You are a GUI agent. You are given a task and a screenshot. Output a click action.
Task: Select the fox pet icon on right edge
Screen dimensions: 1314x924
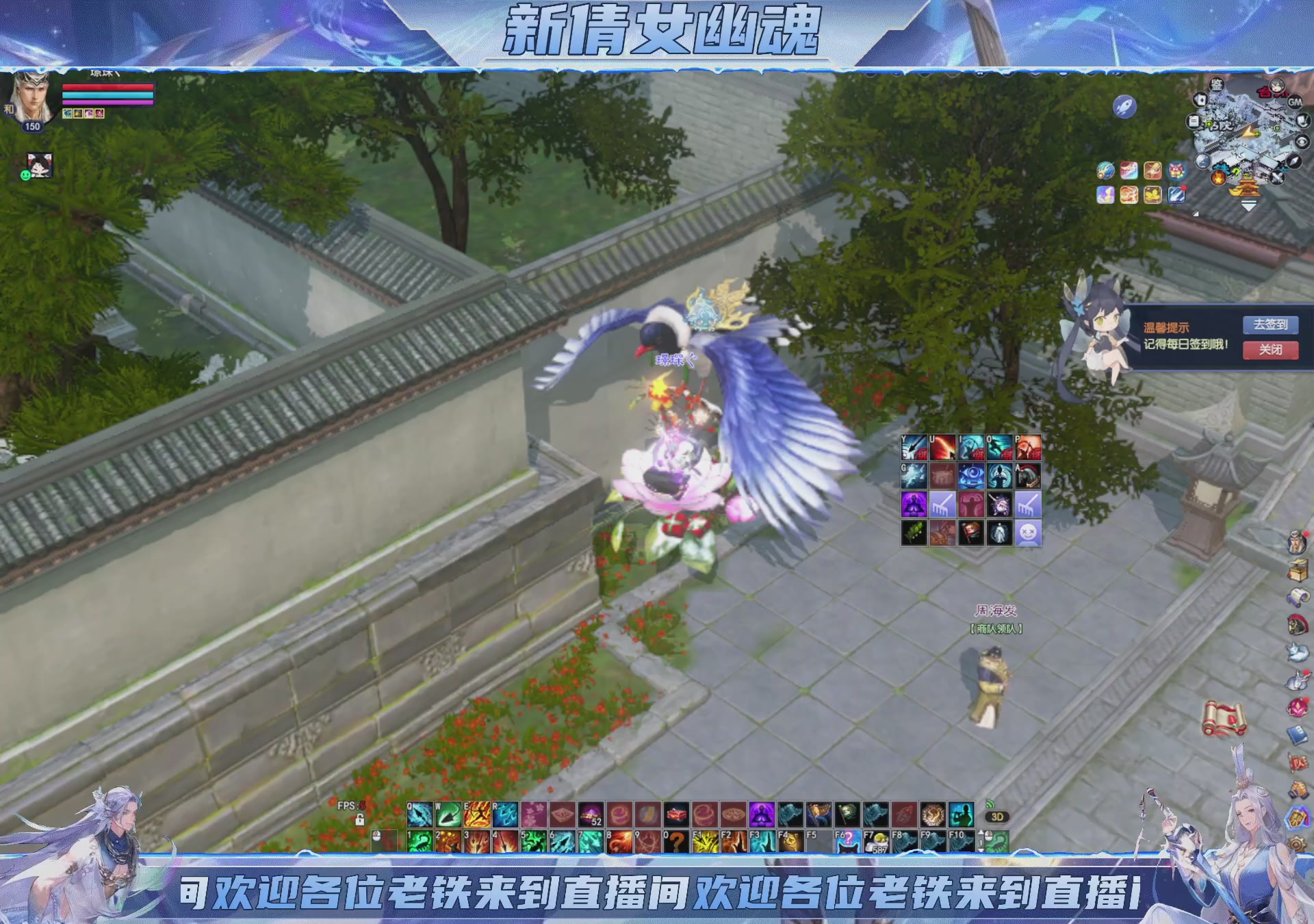[1297, 652]
